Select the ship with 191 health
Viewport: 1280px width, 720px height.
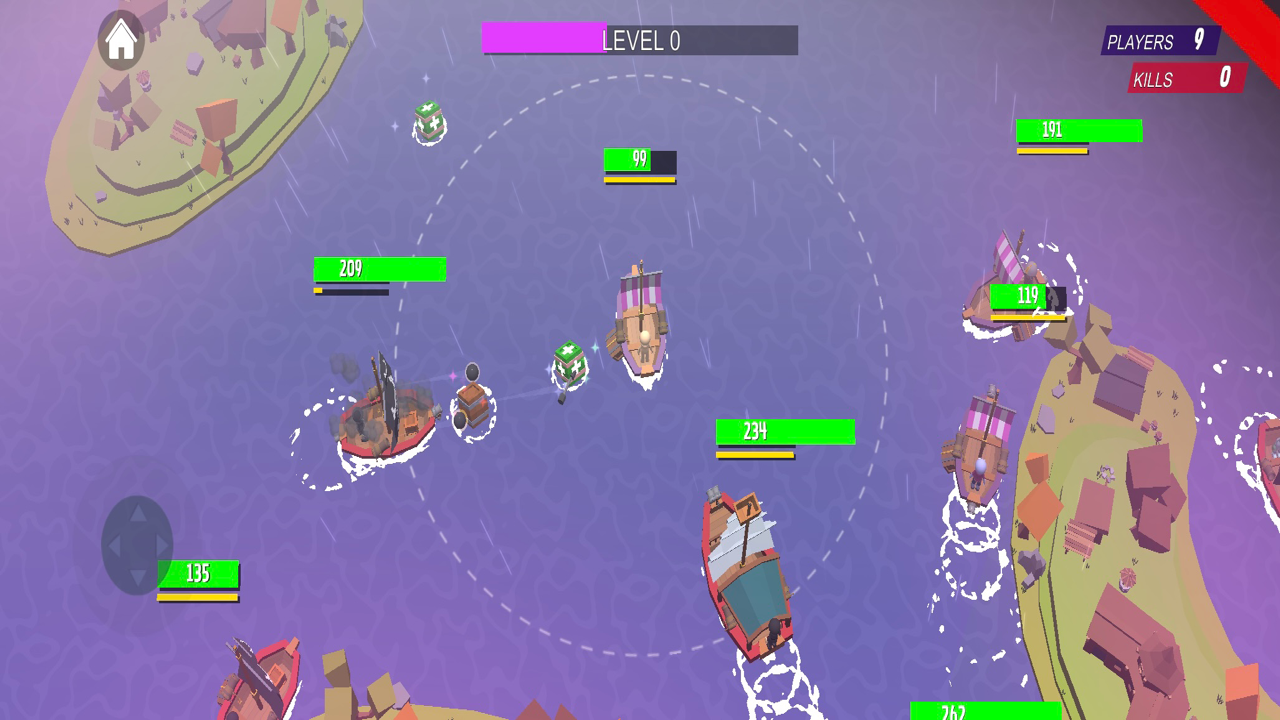coord(1078,130)
